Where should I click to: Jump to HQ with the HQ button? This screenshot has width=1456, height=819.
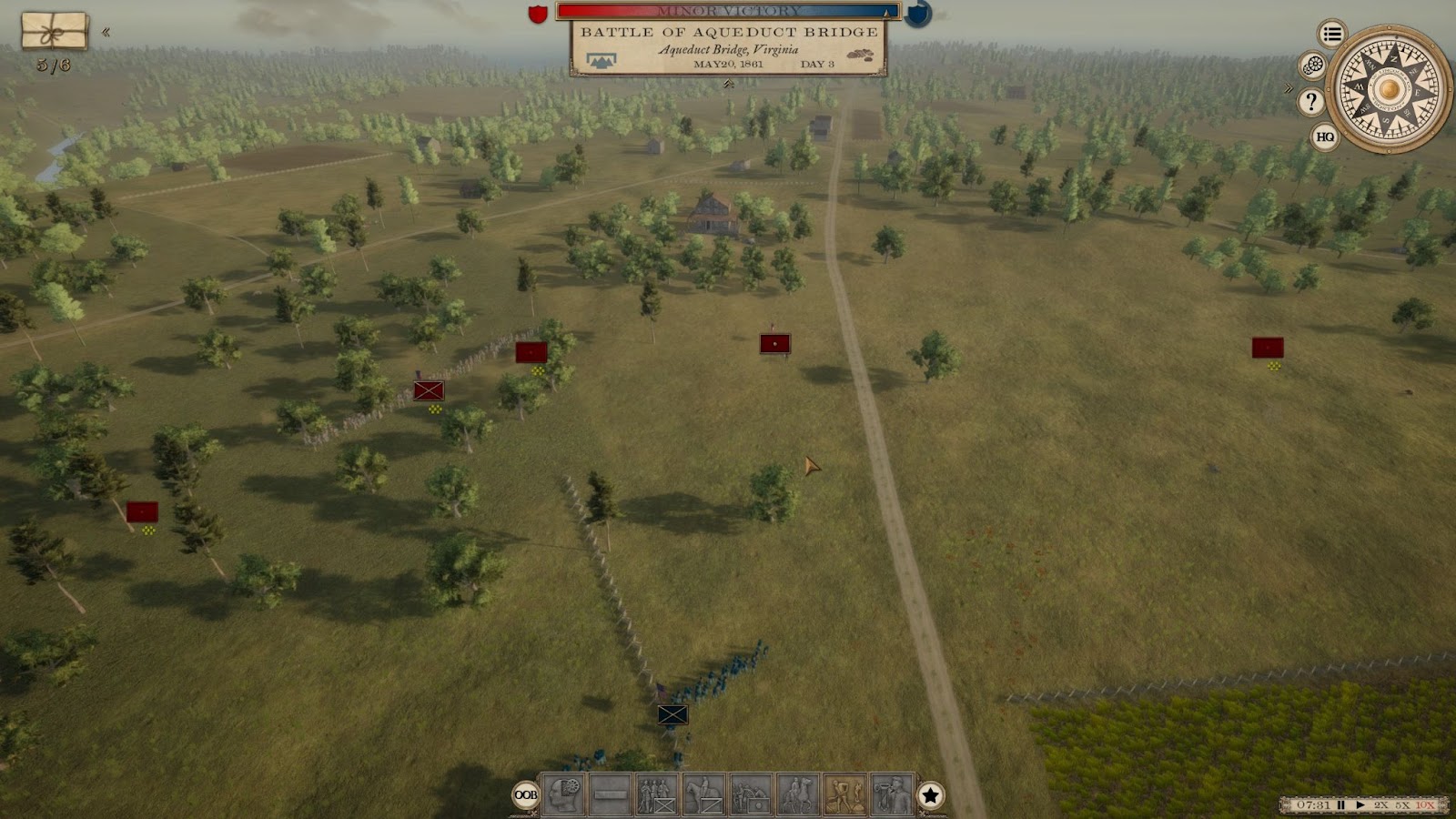tap(1325, 136)
